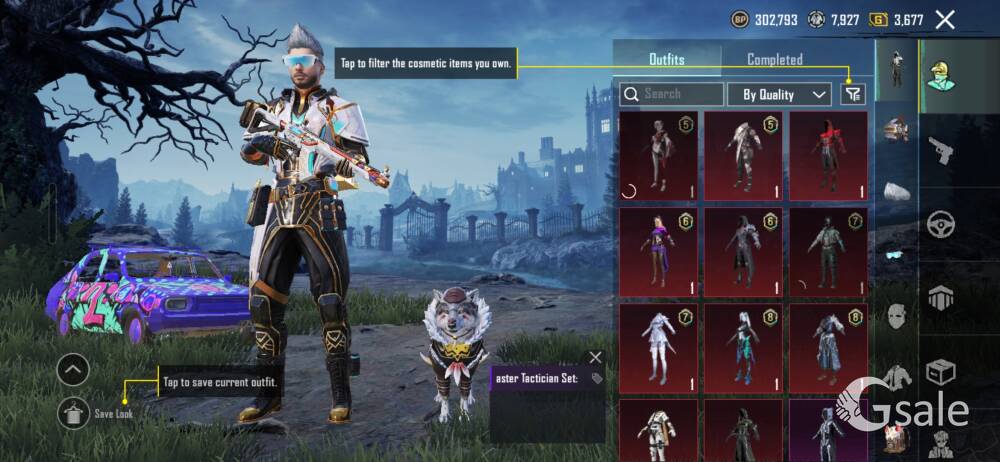
Task: Select the full outfit subcategory icon
Action: point(896,68)
